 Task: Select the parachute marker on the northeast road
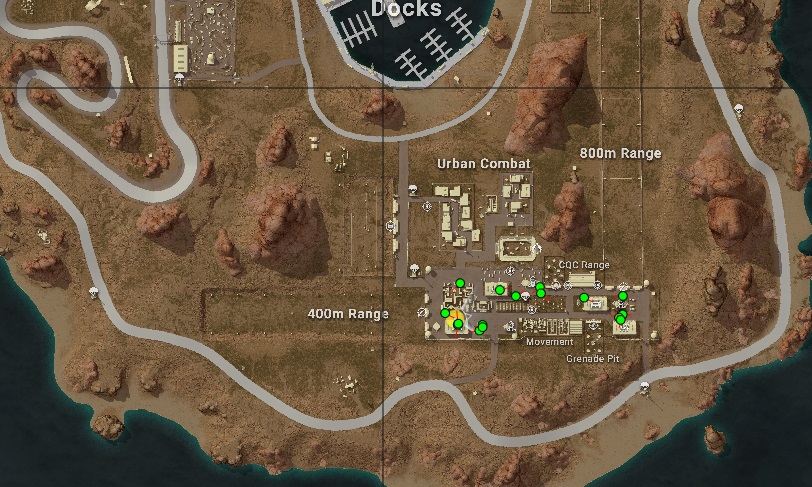(739, 110)
